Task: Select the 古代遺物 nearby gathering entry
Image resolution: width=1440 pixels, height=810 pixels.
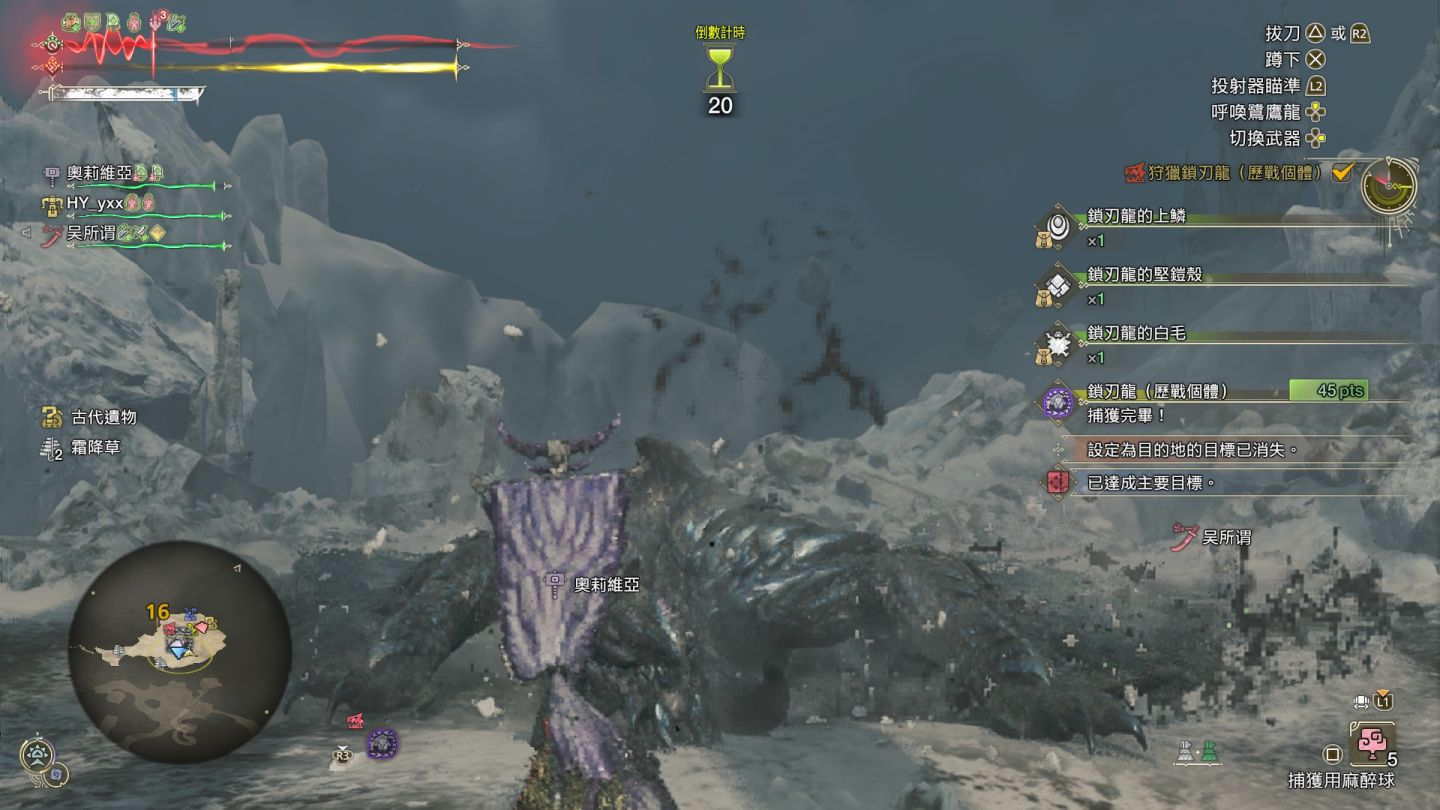Action: (103, 418)
